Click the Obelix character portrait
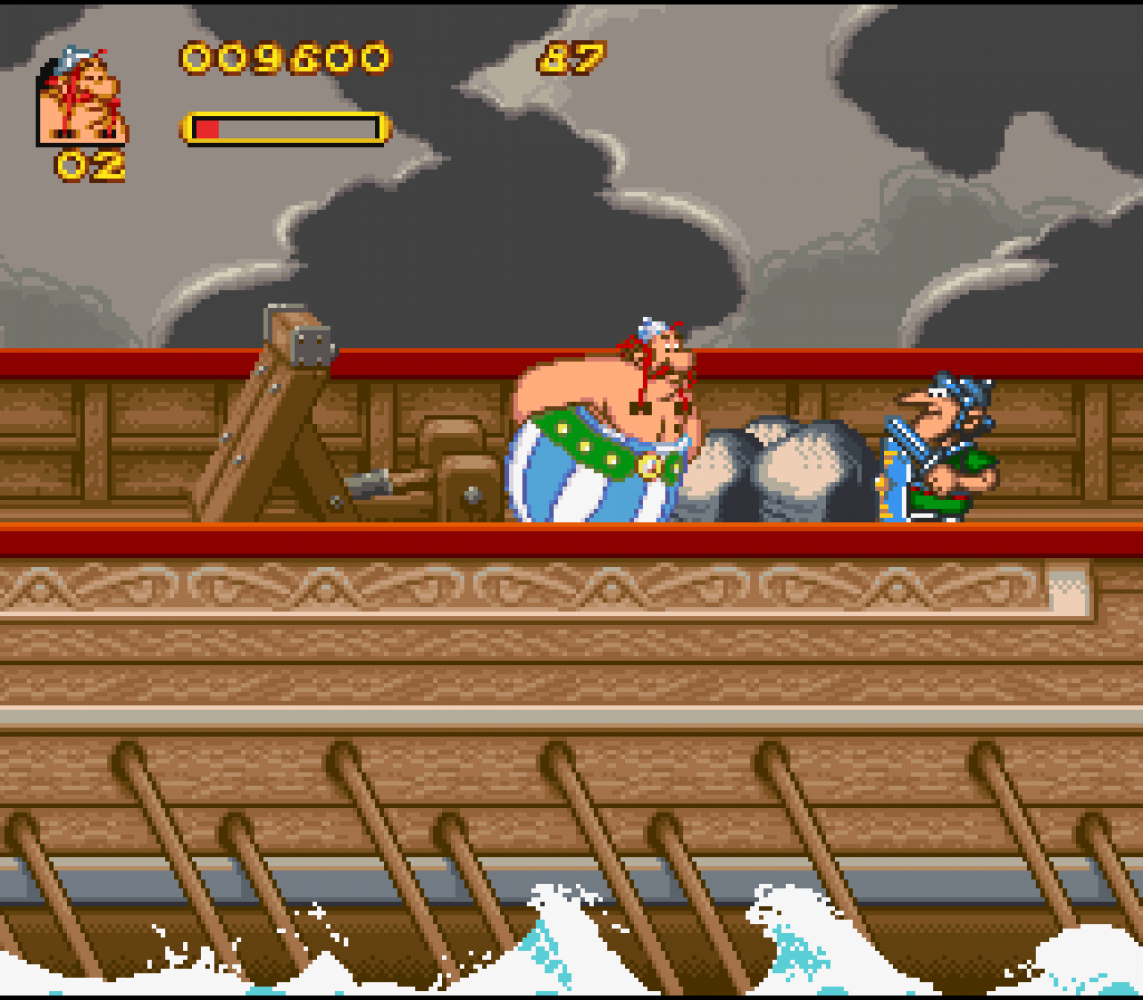The image size is (1143, 1000). (82, 97)
